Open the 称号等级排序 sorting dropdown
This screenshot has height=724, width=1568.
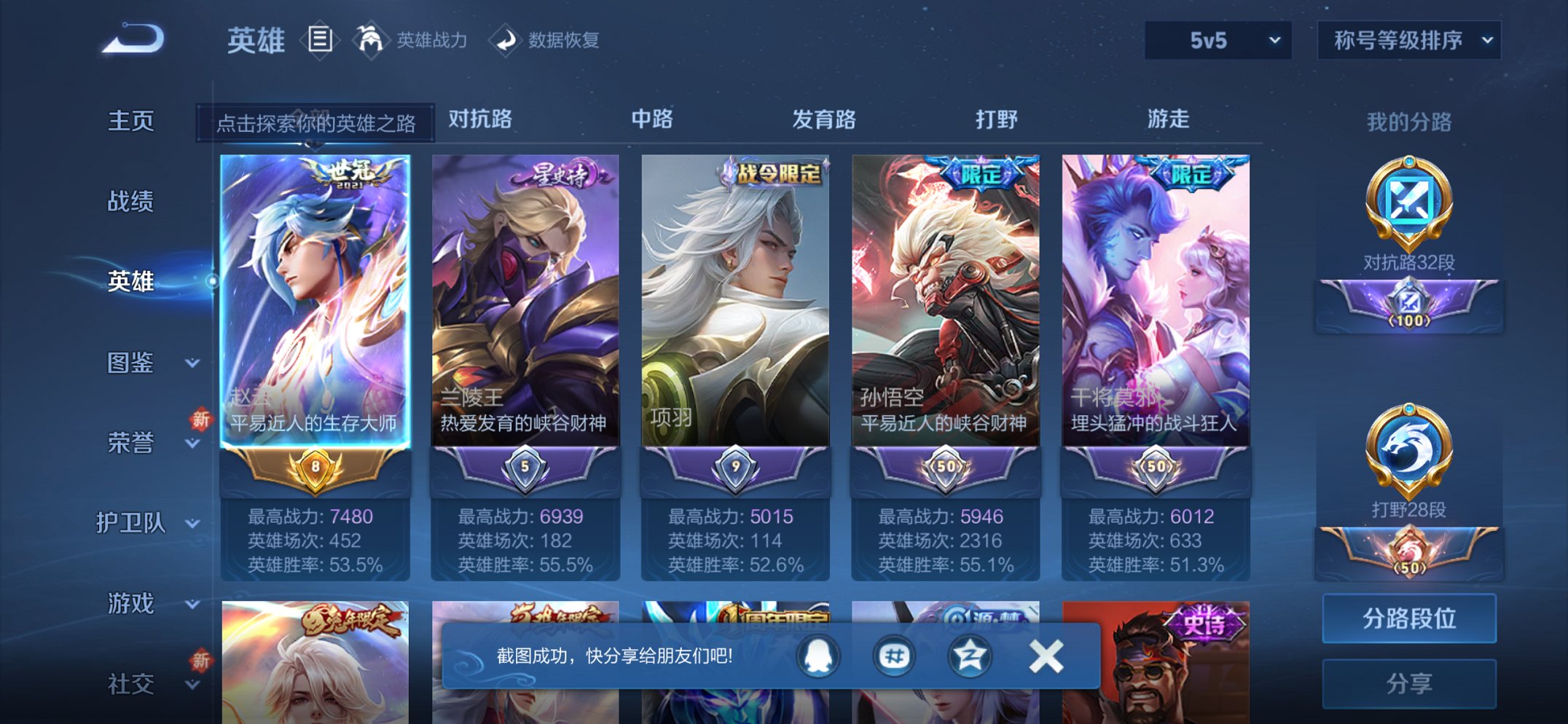pos(1408,42)
